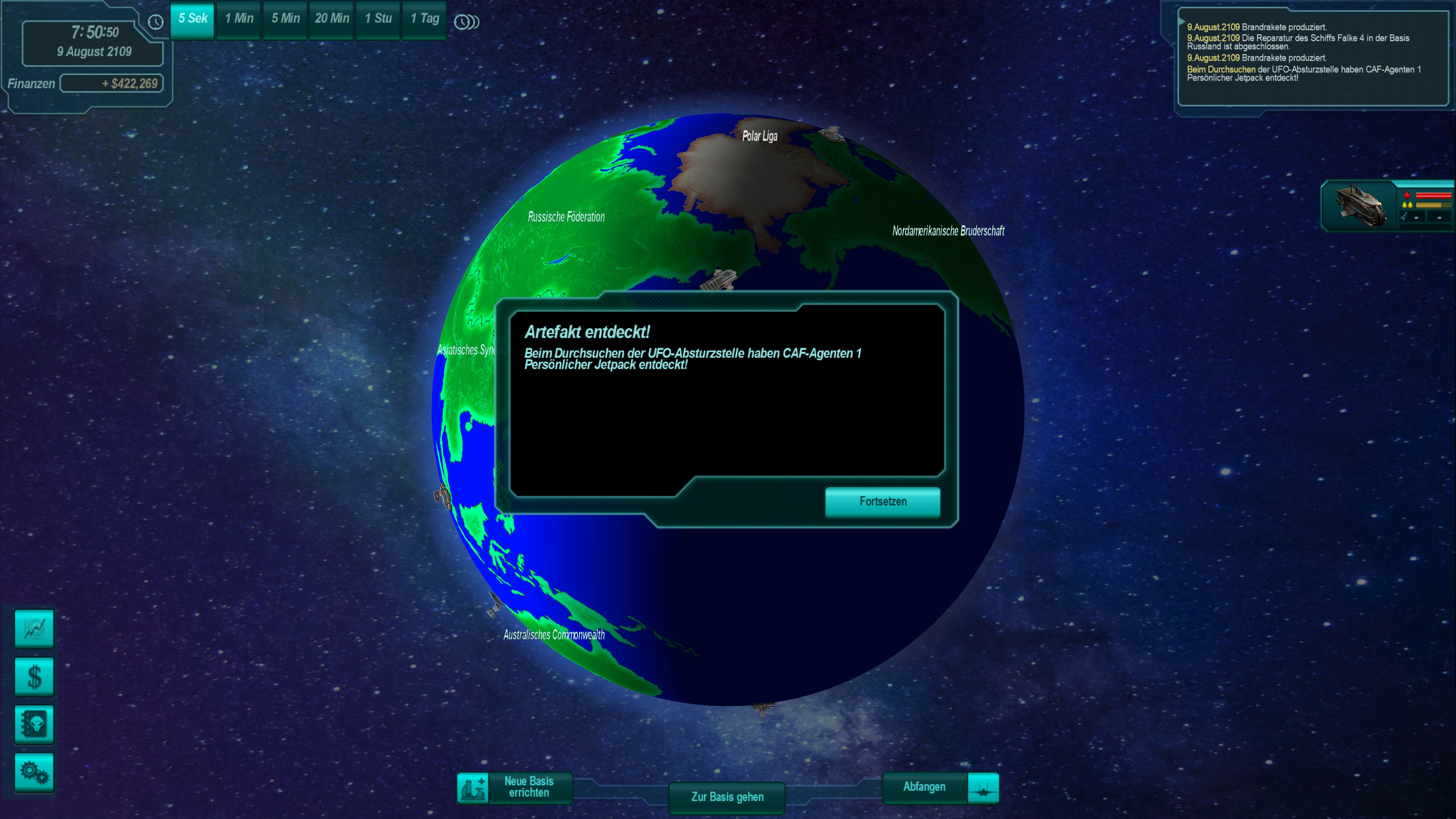Click the fast-forward clock icon
Viewport: 1456px width, 819px height.
pos(466,22)
